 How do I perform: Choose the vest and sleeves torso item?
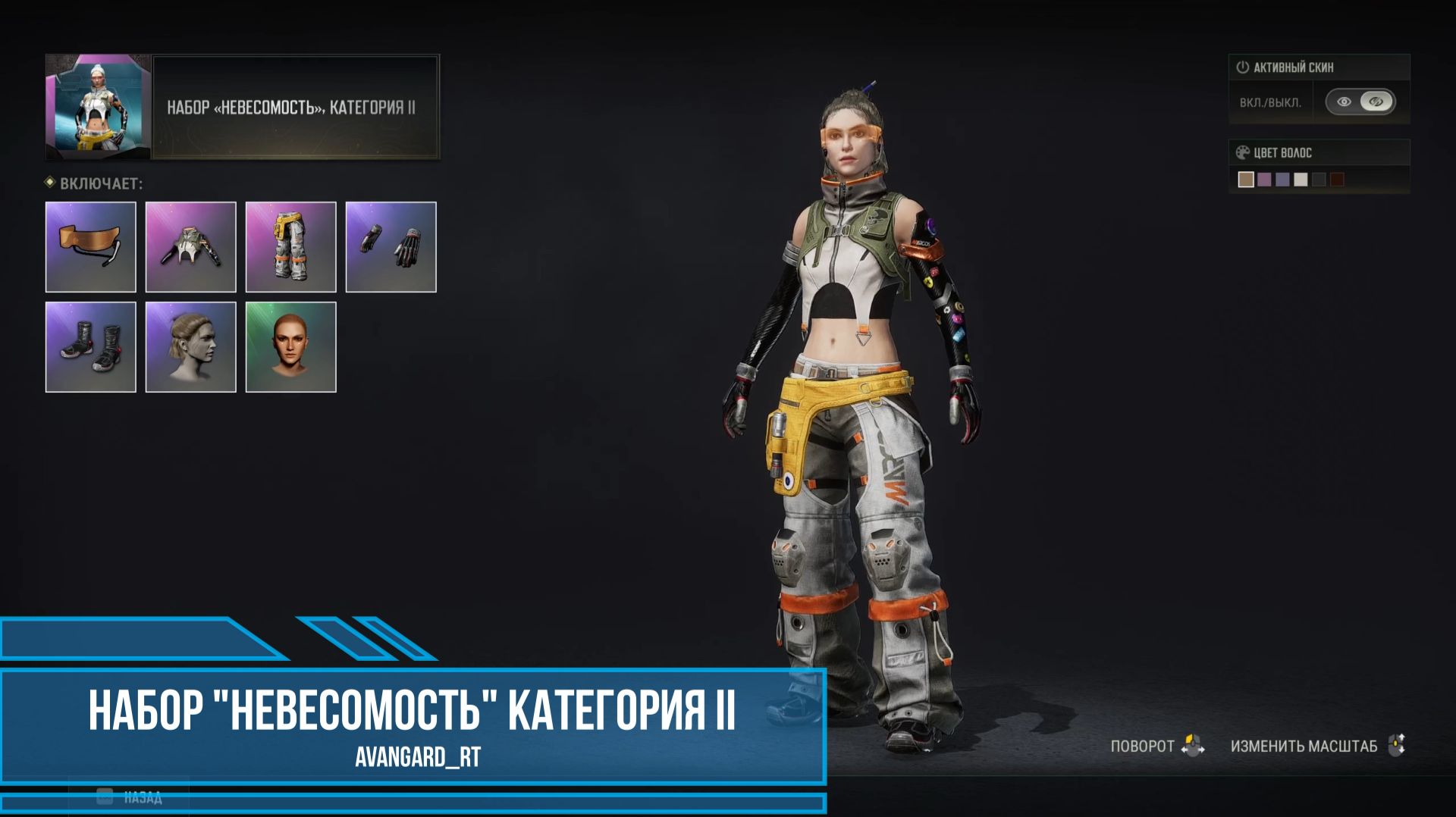click(191, 247)
